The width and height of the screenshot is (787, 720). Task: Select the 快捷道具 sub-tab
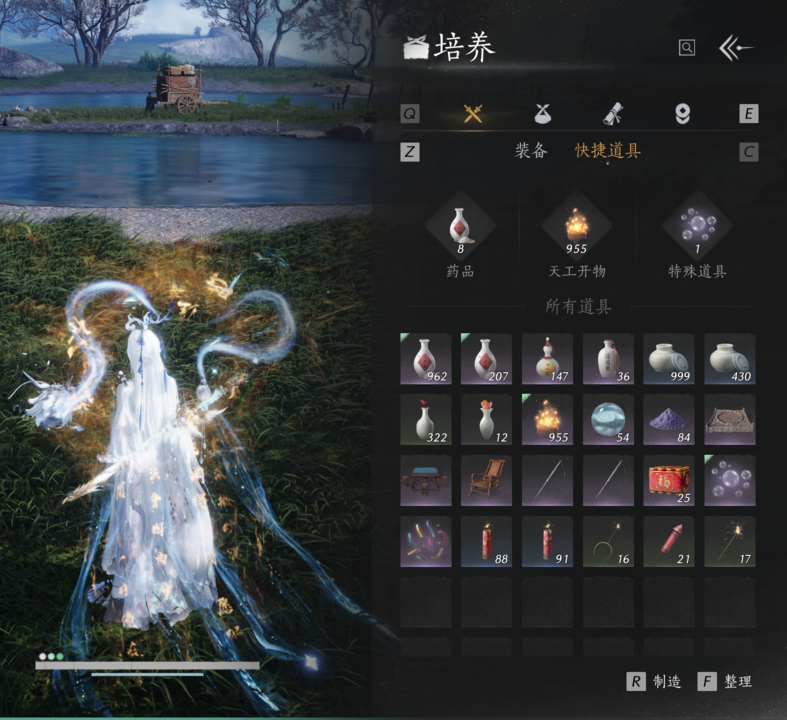[x=607, y=151]
